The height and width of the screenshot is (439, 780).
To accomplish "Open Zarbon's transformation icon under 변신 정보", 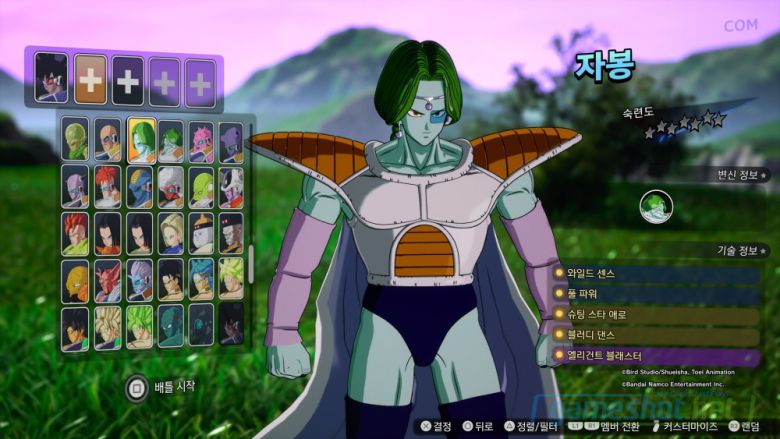I will 656,207.
